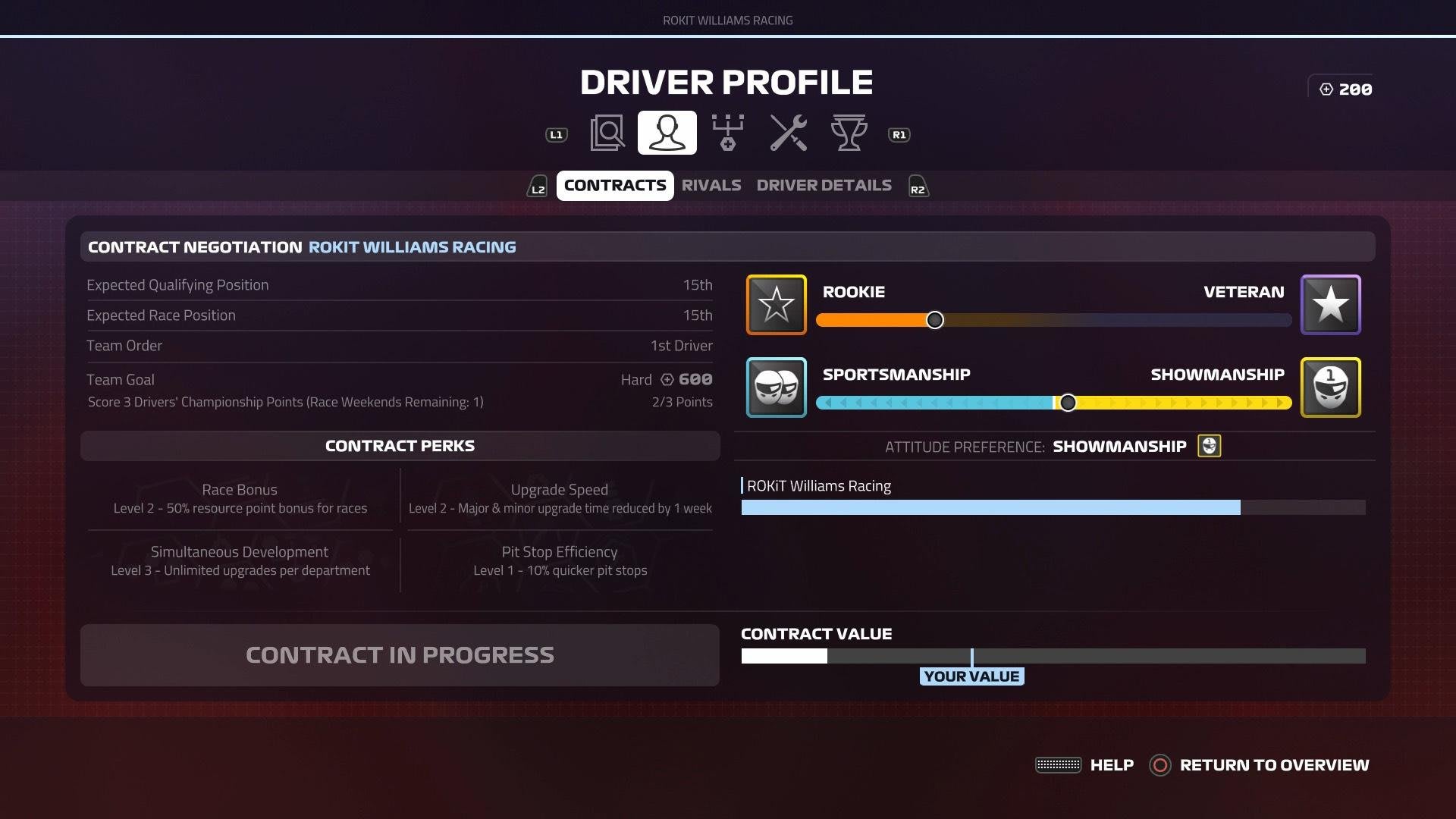The height and width of the screenshot is (819, 1456).
Task: Open the R&D tree icon tab
Action: (727, 133)
